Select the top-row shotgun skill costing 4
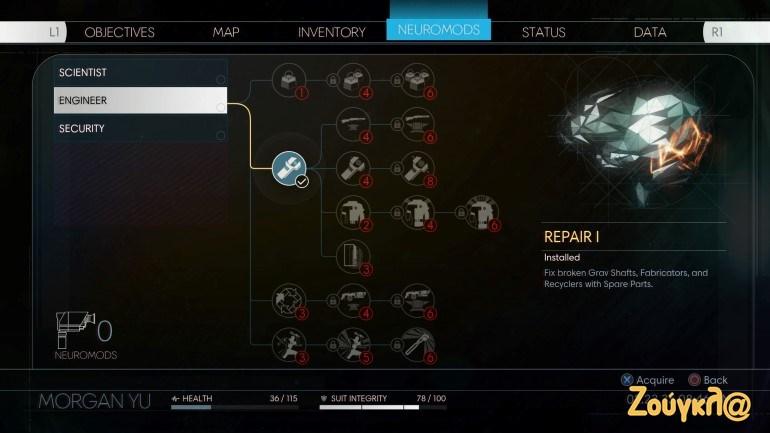This screenshot has height=433, width=770. (352, 123)
